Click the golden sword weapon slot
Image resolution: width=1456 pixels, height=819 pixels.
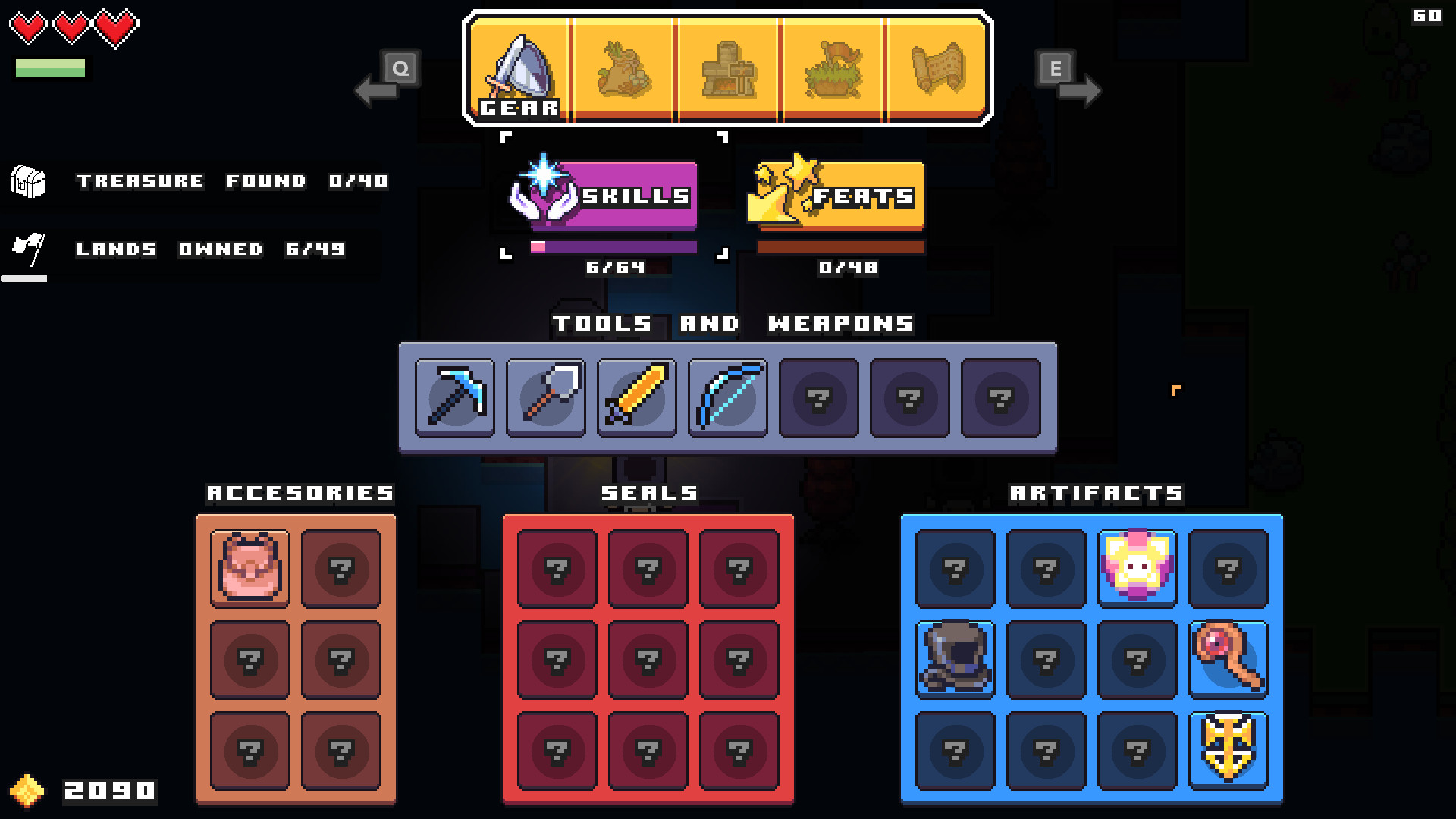pos(635,398)
